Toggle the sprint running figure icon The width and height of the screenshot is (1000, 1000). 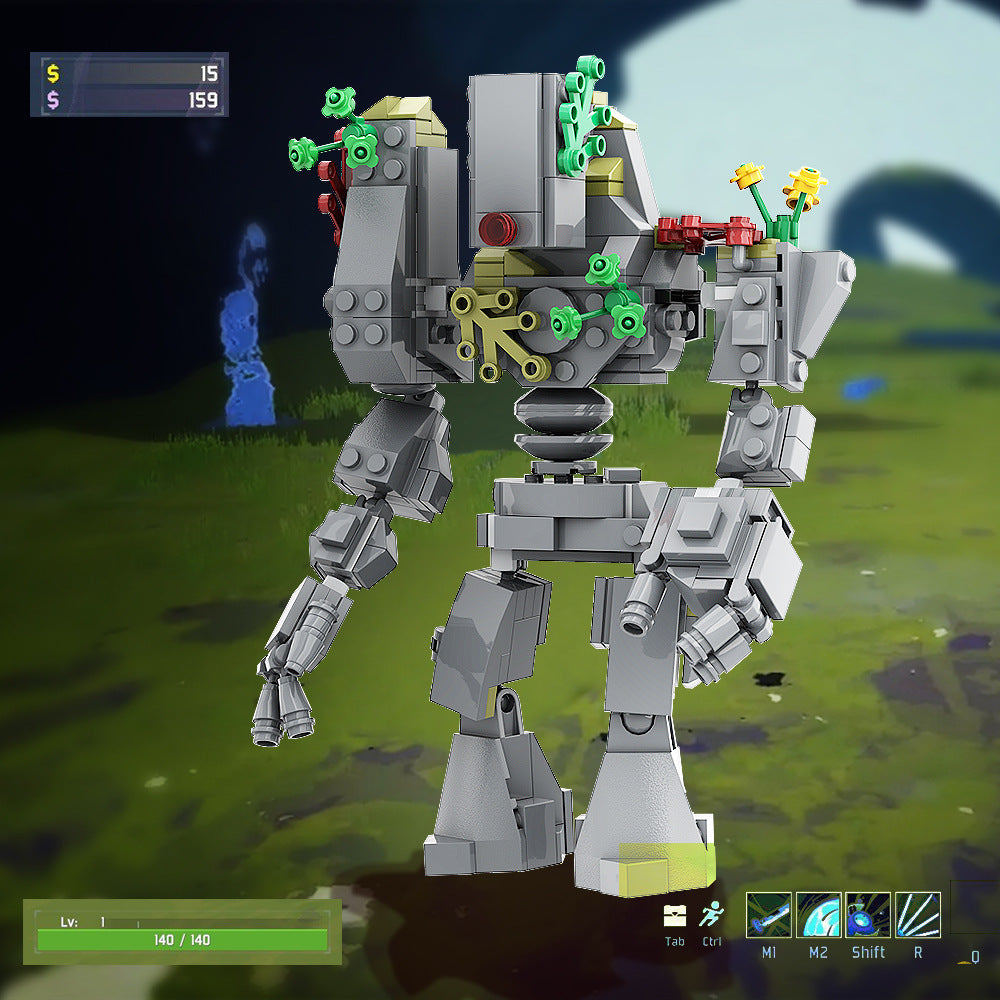click(711, 916)
